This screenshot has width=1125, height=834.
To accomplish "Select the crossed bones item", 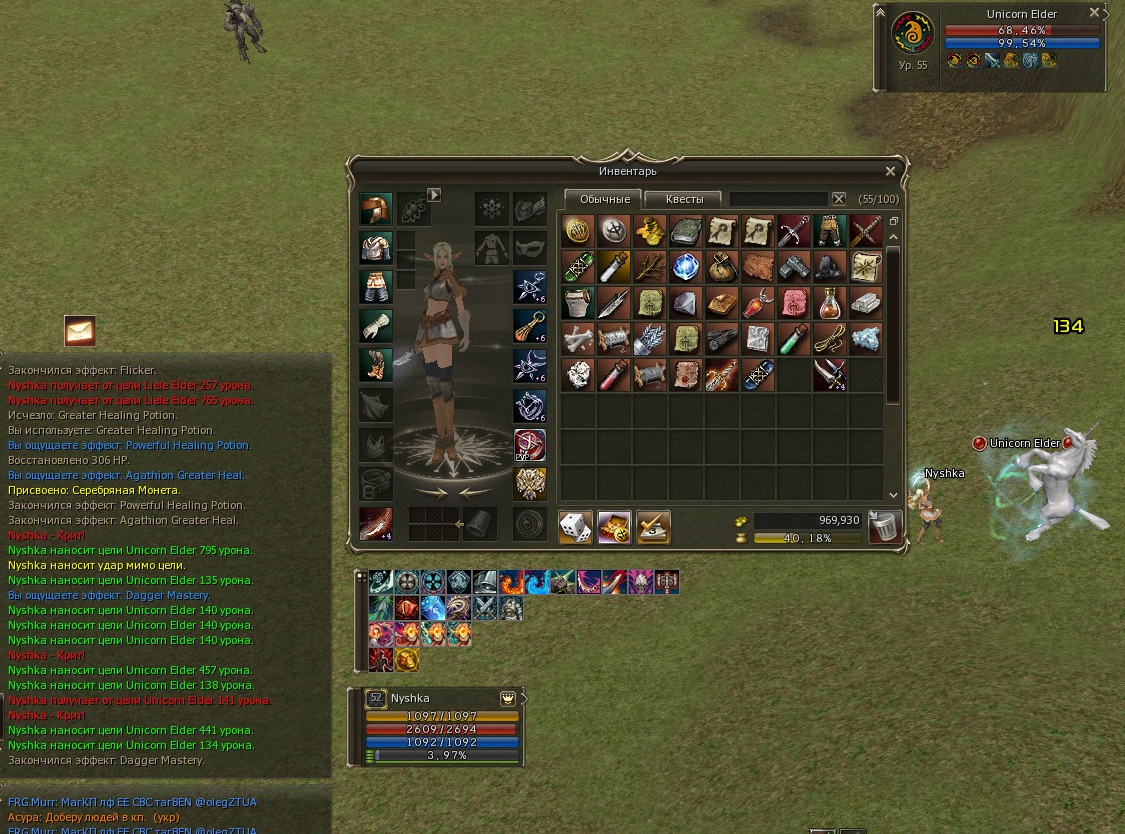I will (x=577, y=339).
